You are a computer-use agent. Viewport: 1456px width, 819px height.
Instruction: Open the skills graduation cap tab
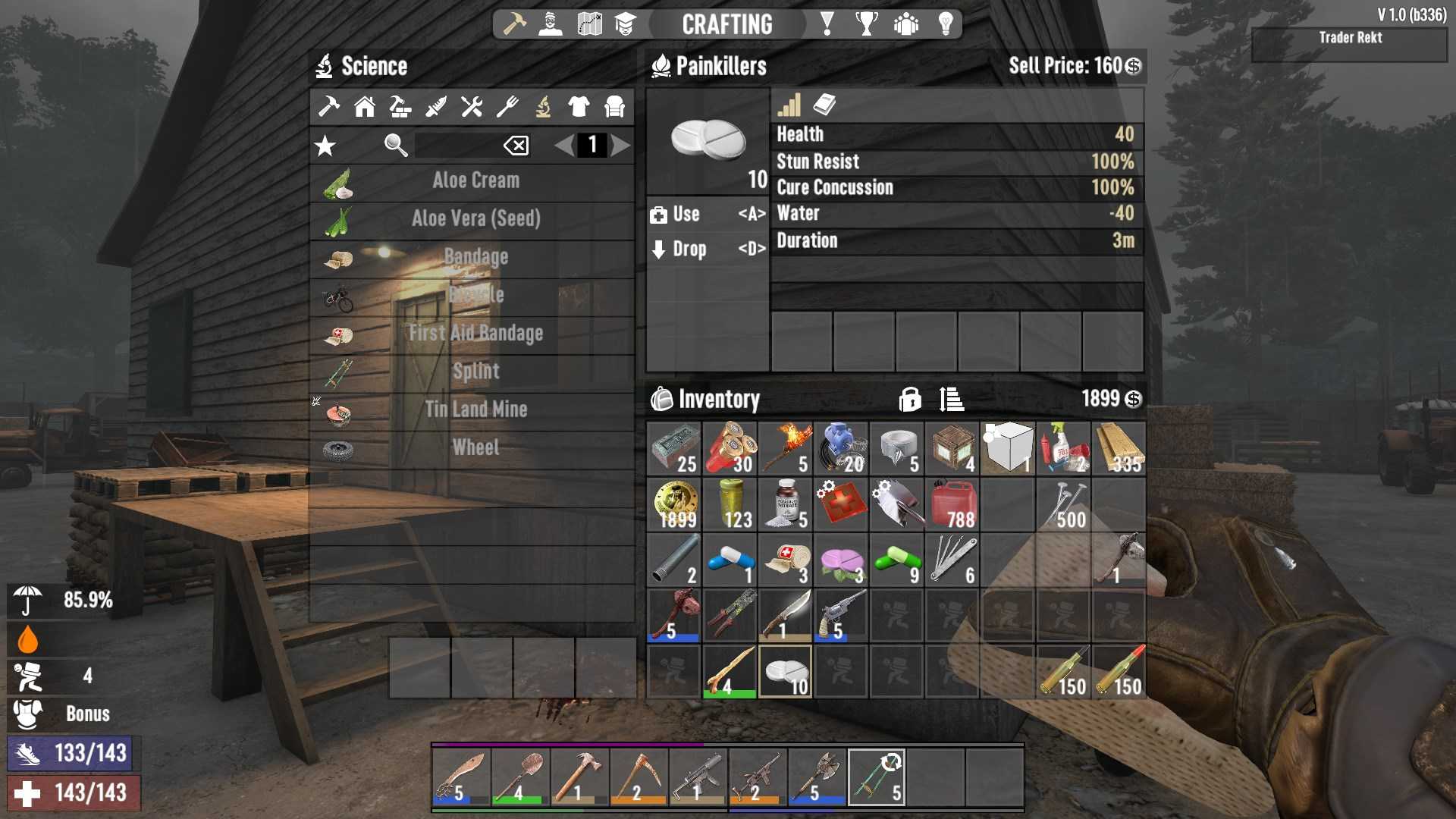(x=625, y=24)
